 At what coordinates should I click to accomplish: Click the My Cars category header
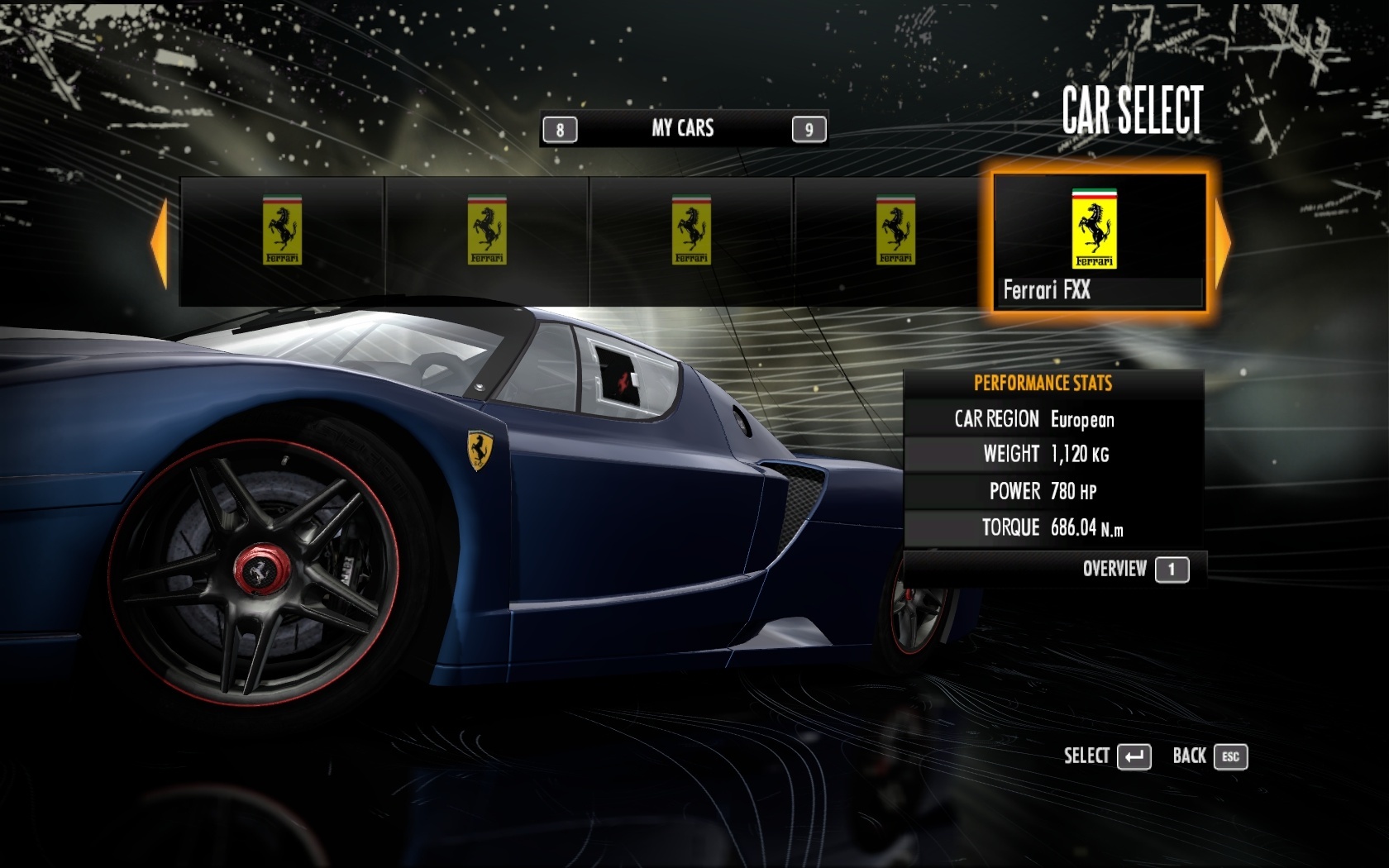pos(683,128)
